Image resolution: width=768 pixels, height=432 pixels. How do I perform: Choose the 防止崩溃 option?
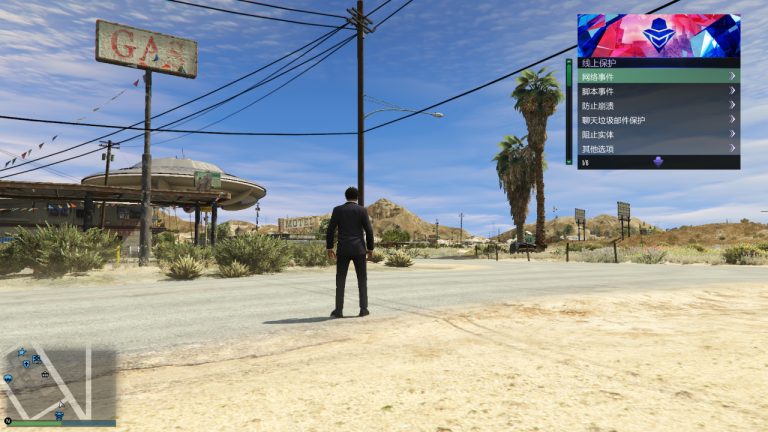click(x=658, y=105)
